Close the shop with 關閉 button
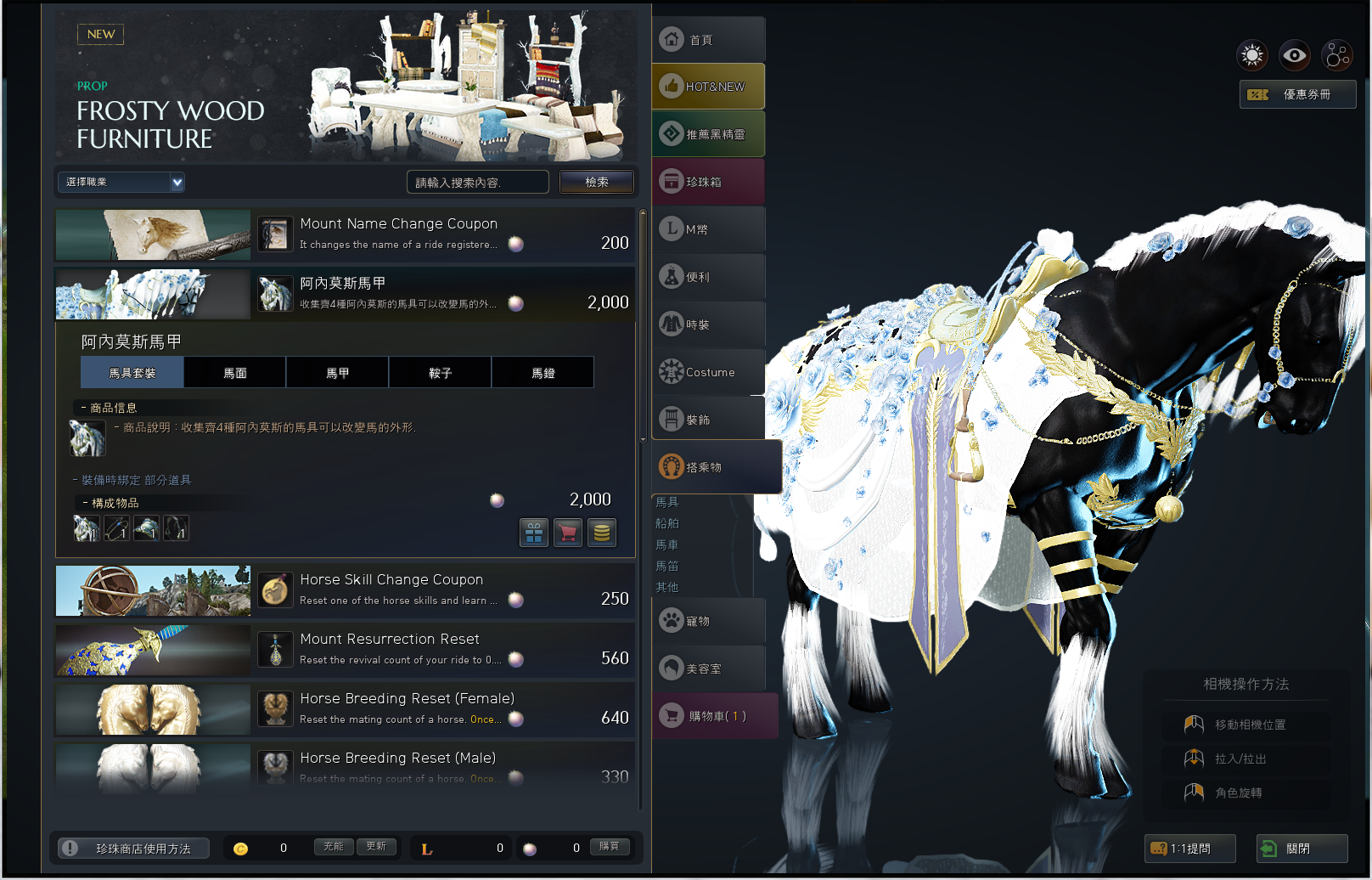This screenshot has height=880, width=1372. (1301, 848)
